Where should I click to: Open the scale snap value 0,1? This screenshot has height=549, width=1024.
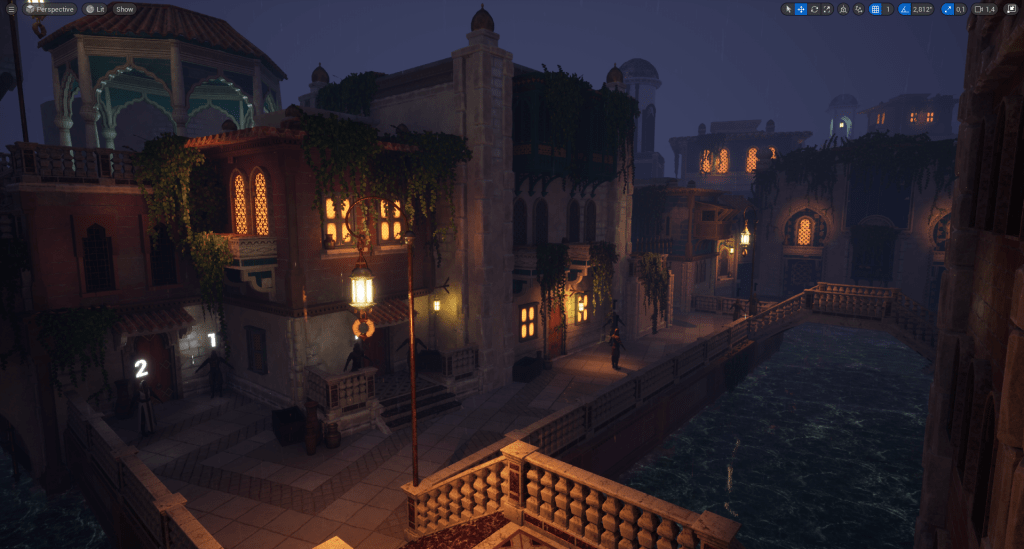[960, 9]
